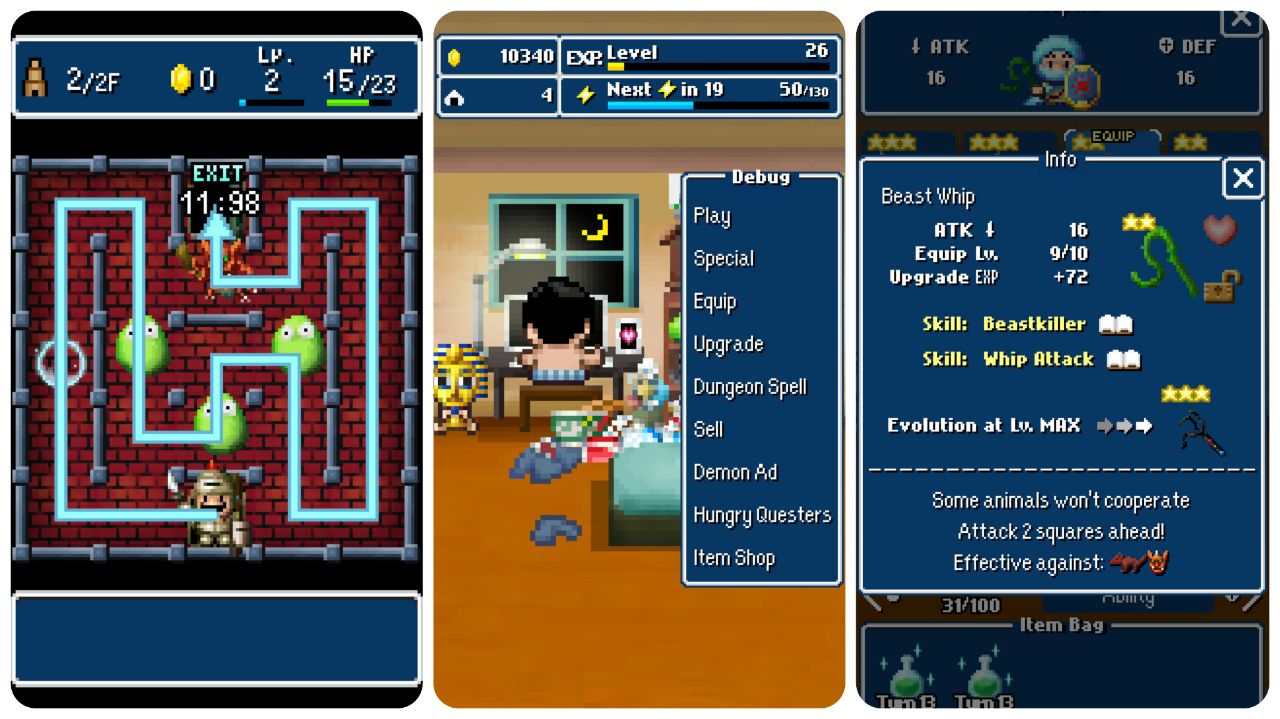Open the Whip Attack skill book icon
Screen dimensions: 1280x719
coord(1124,359)
